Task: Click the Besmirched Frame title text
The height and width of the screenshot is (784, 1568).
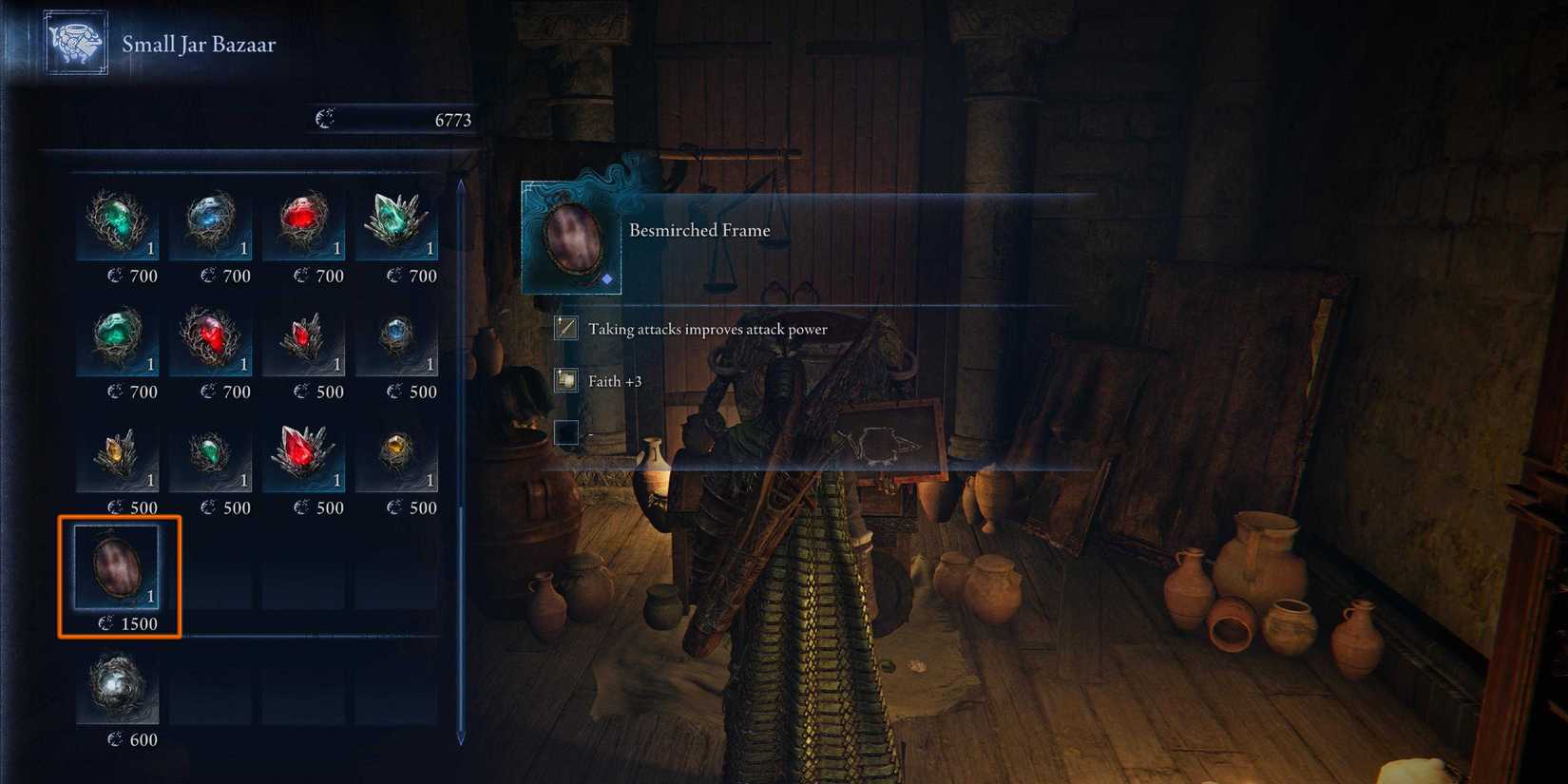Action: (x=700, y=230)
